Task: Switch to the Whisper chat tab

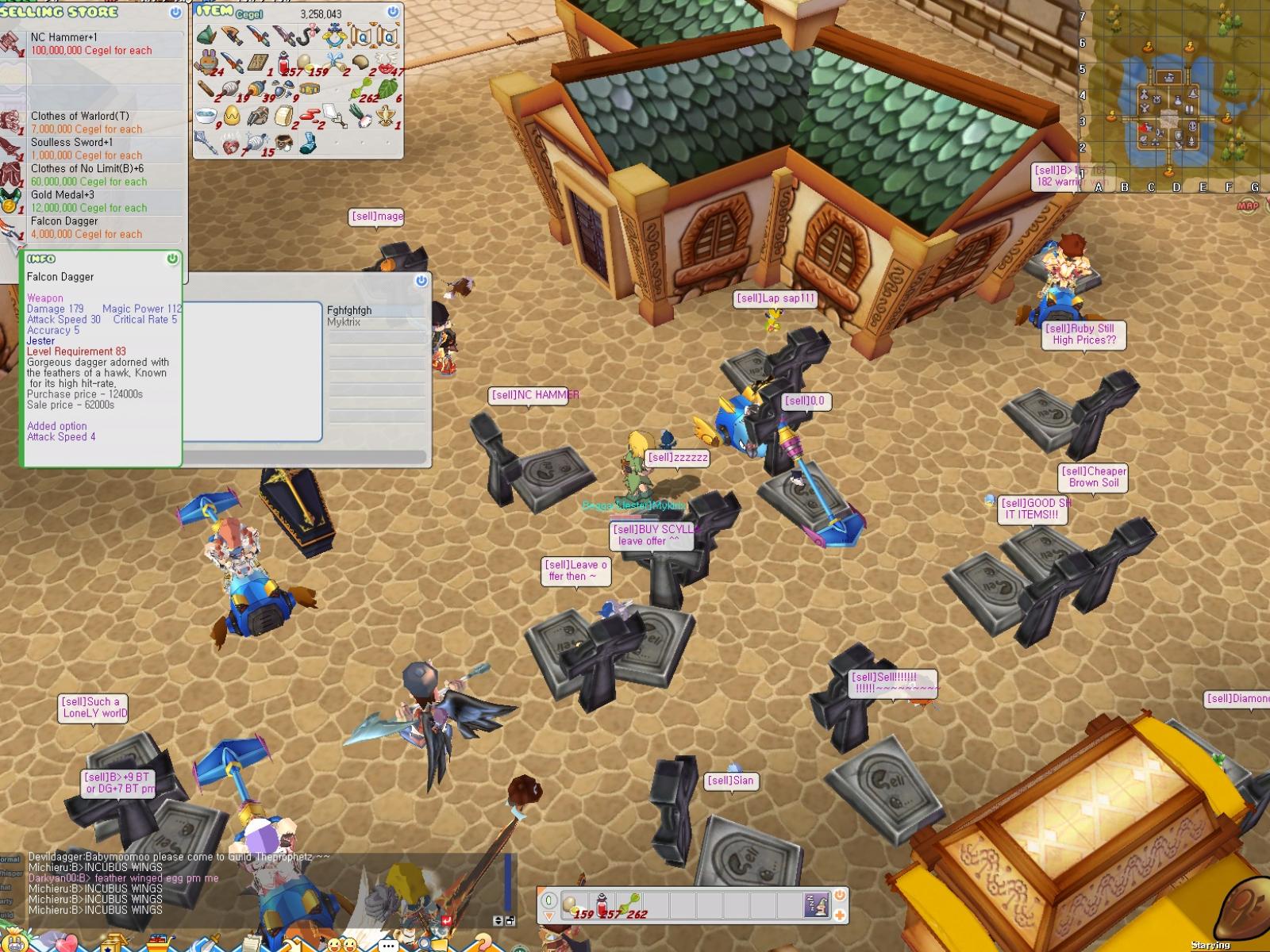Action: click(x=10, y=874)
